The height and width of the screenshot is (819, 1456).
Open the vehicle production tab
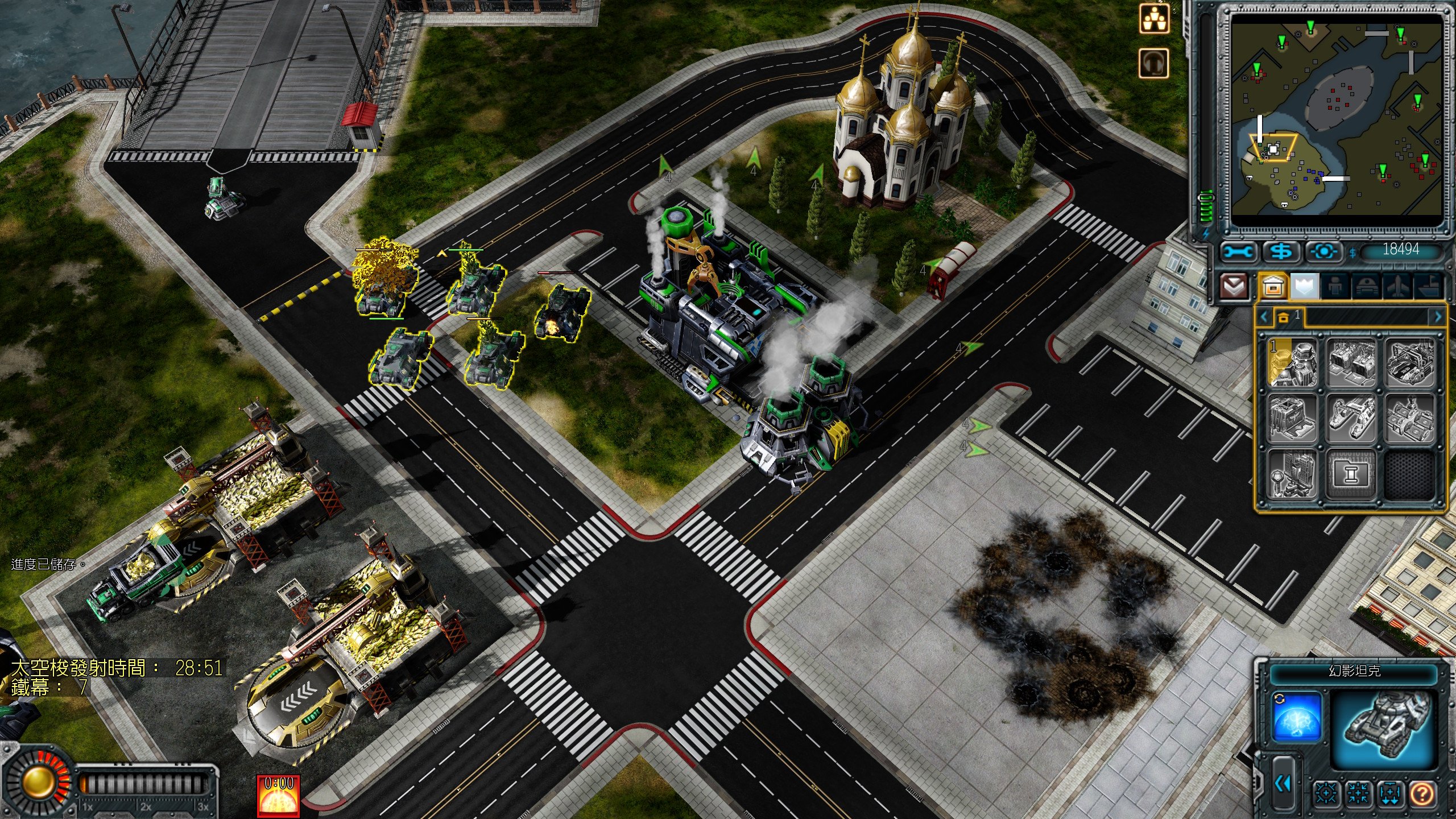tap(1366, 286)
